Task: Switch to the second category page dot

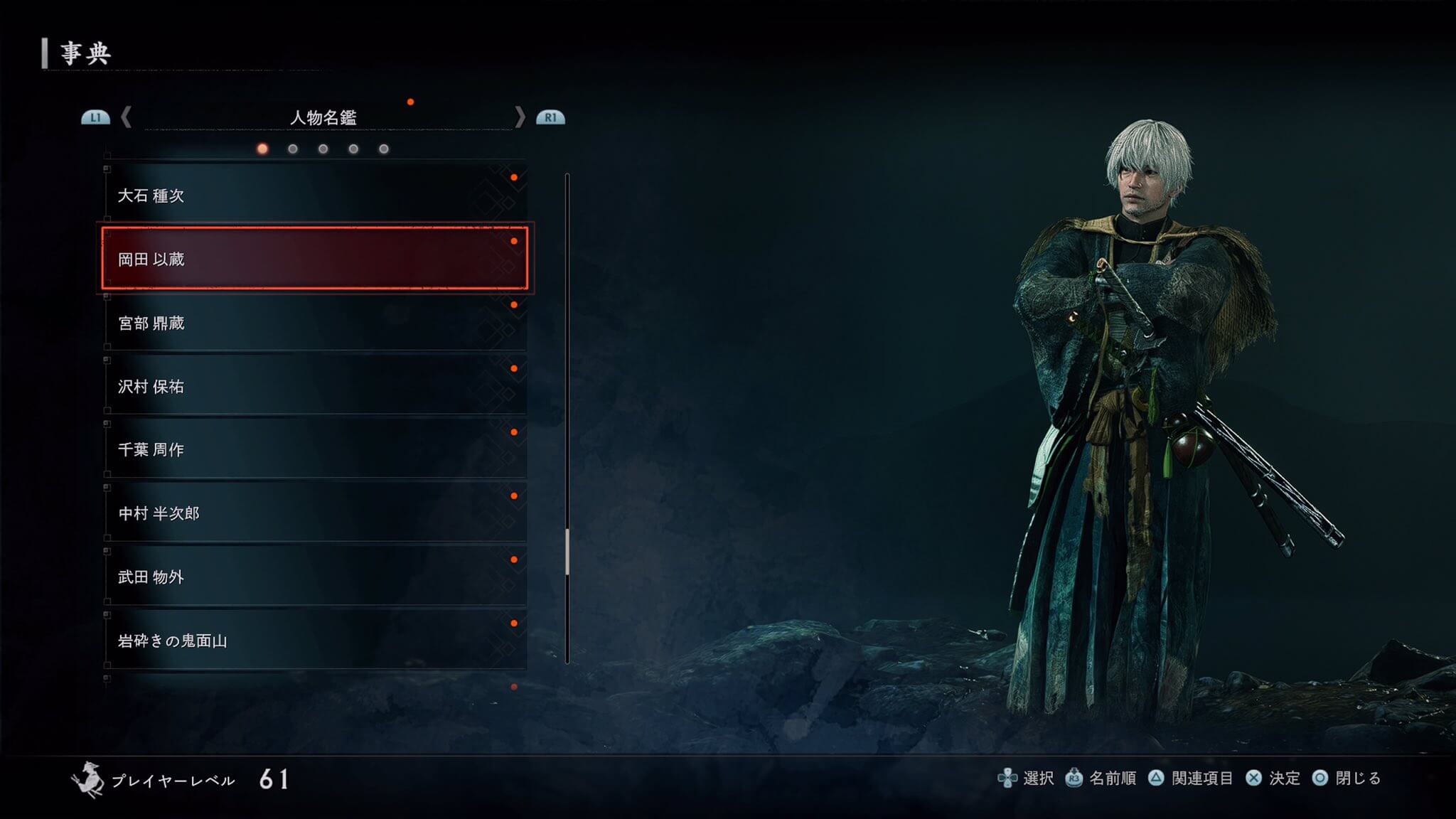Action: (x=293, y=149)
